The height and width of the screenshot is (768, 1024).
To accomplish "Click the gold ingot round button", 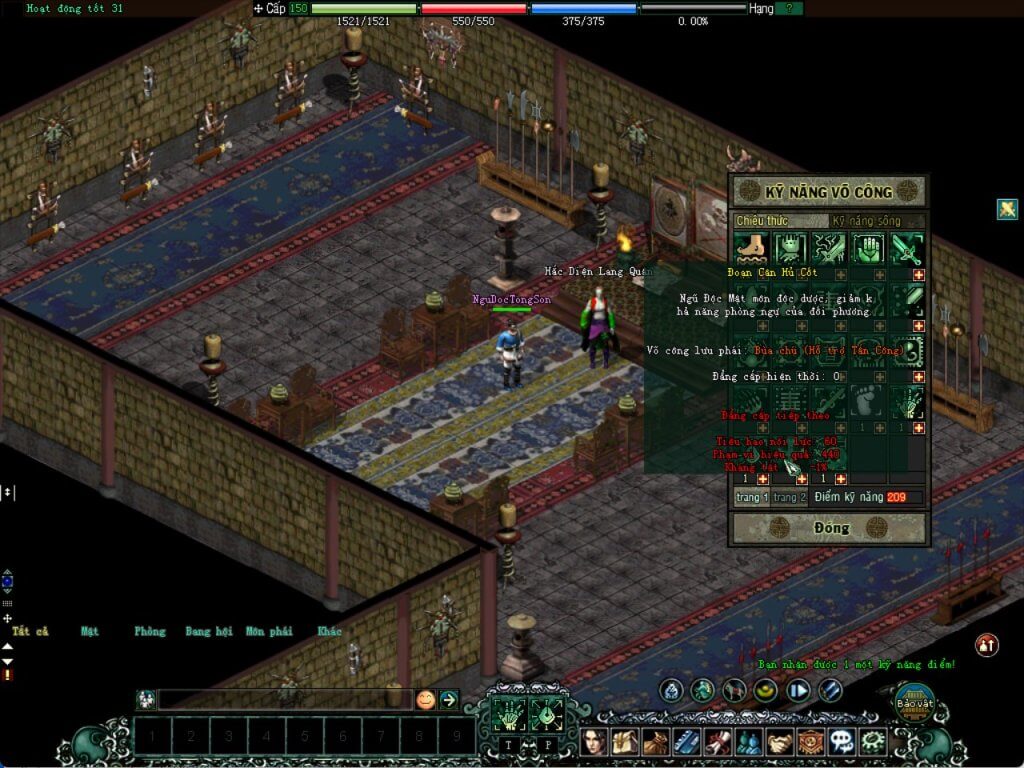I will [767, 690].
